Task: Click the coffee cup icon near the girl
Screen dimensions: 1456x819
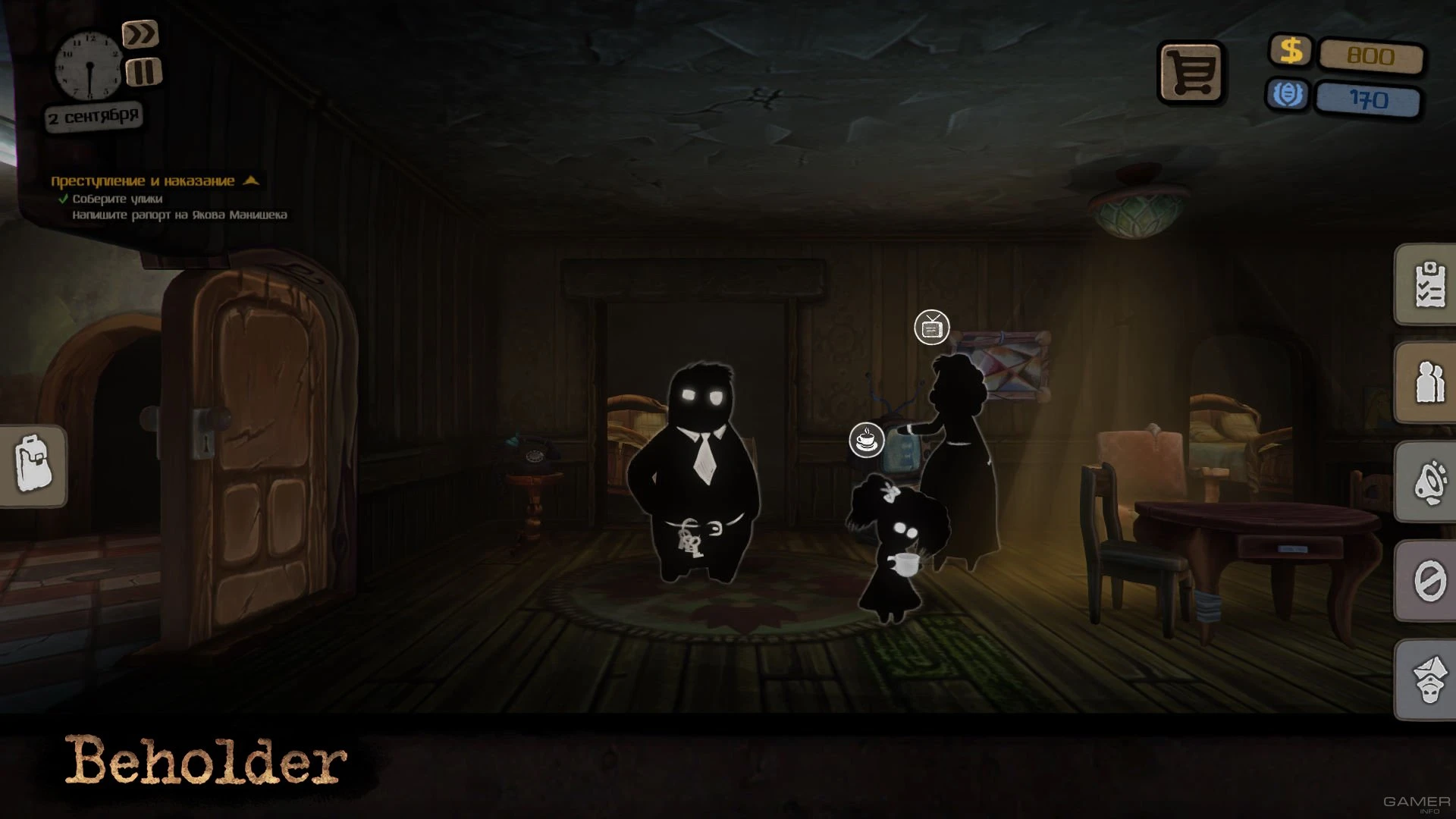Action: tap(865, 438)
